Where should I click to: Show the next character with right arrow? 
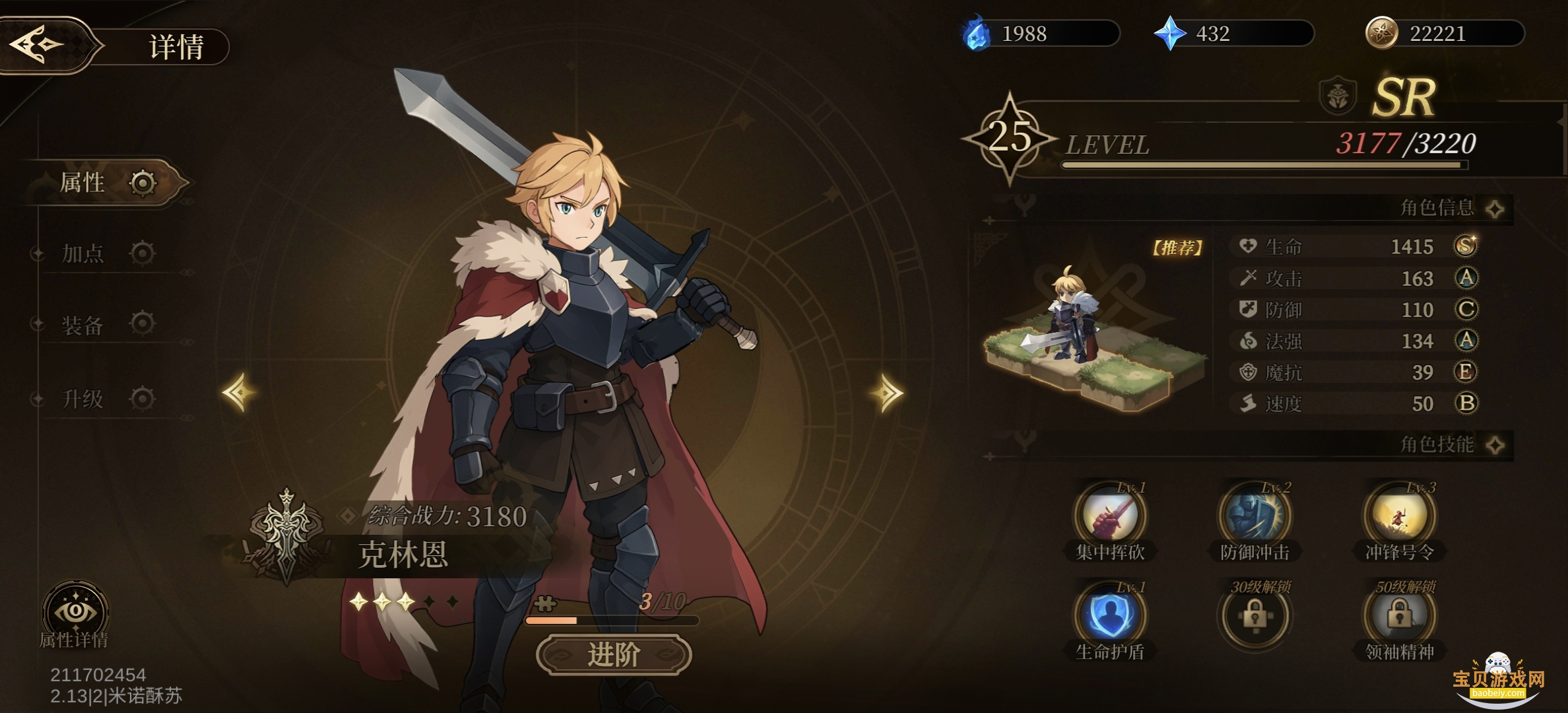click(x=887, y=393)
